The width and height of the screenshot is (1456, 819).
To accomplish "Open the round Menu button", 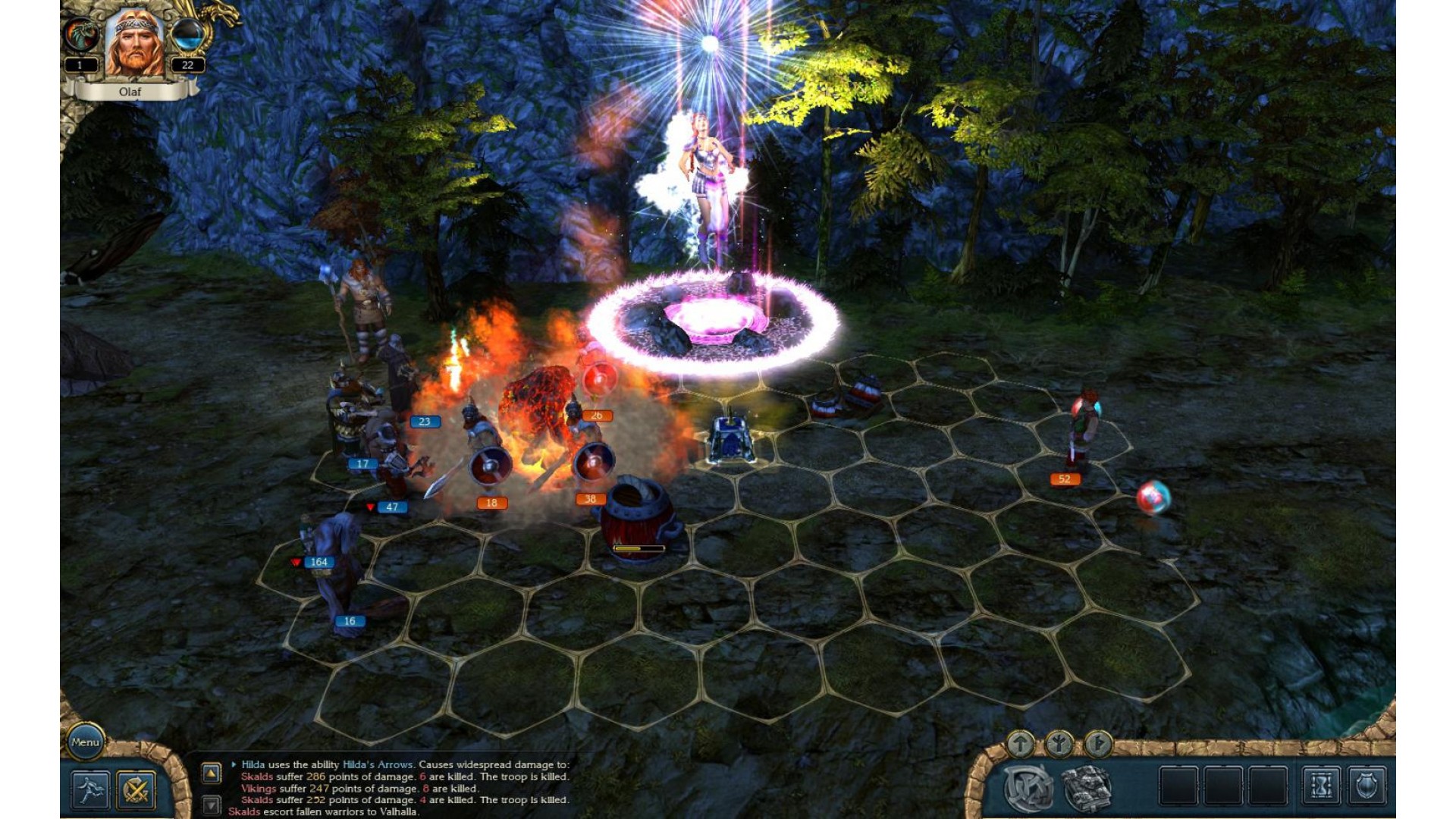I will coord(85,742).
